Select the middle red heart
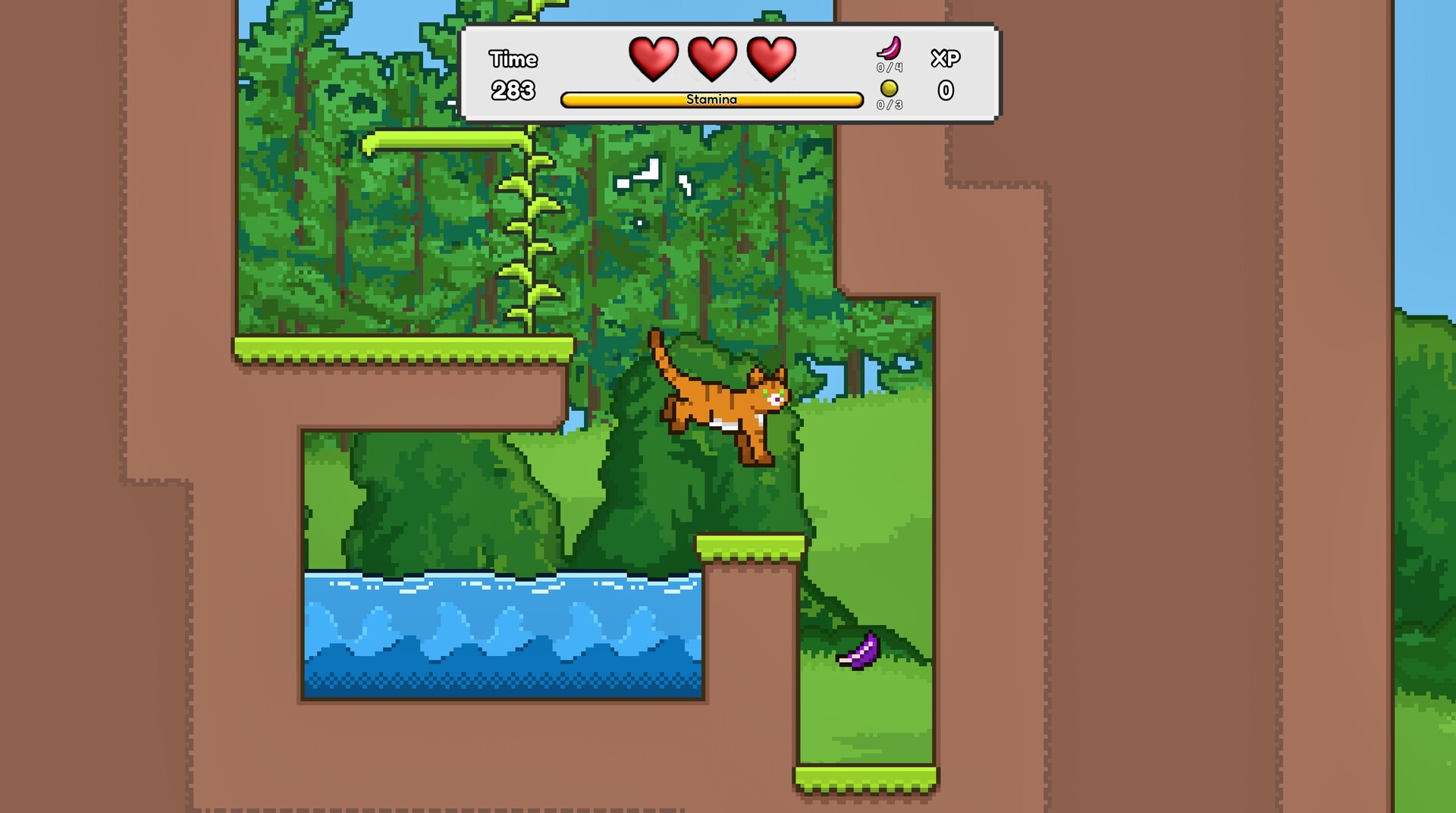The height and width of the screenshot is (813, 1456). pos(713,57)
